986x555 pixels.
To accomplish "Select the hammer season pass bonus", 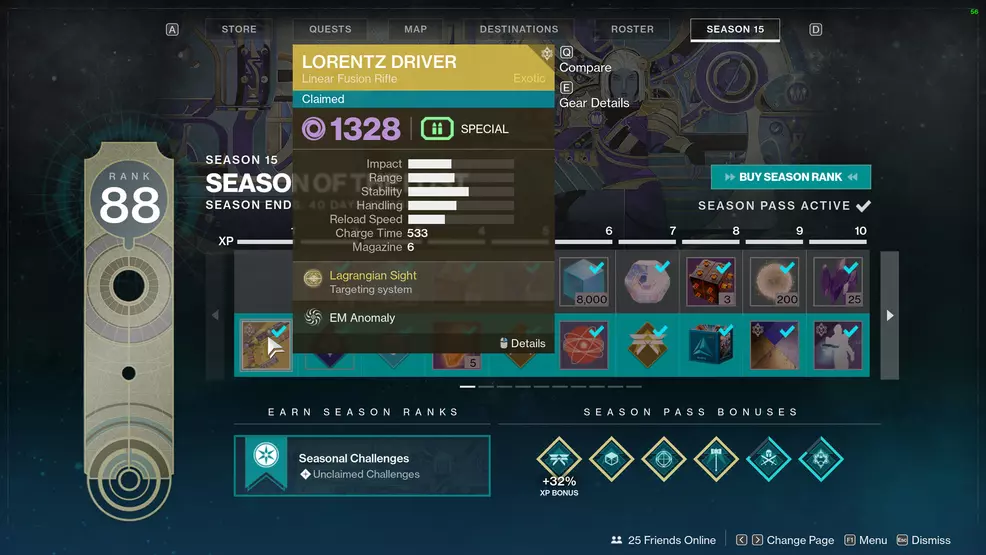I will (x=715, y=460).
